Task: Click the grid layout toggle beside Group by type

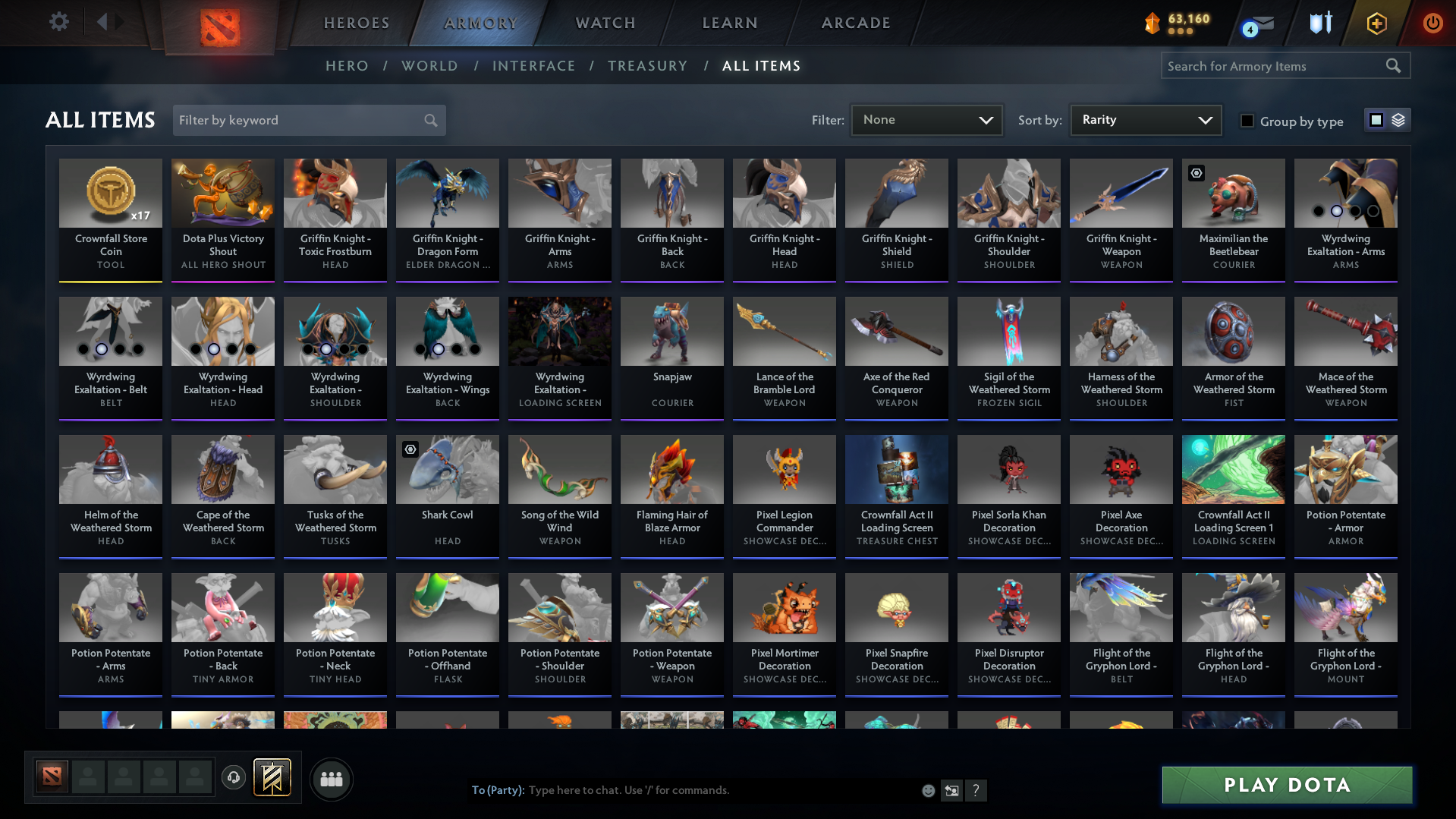Action: [x=1376, y=120]
